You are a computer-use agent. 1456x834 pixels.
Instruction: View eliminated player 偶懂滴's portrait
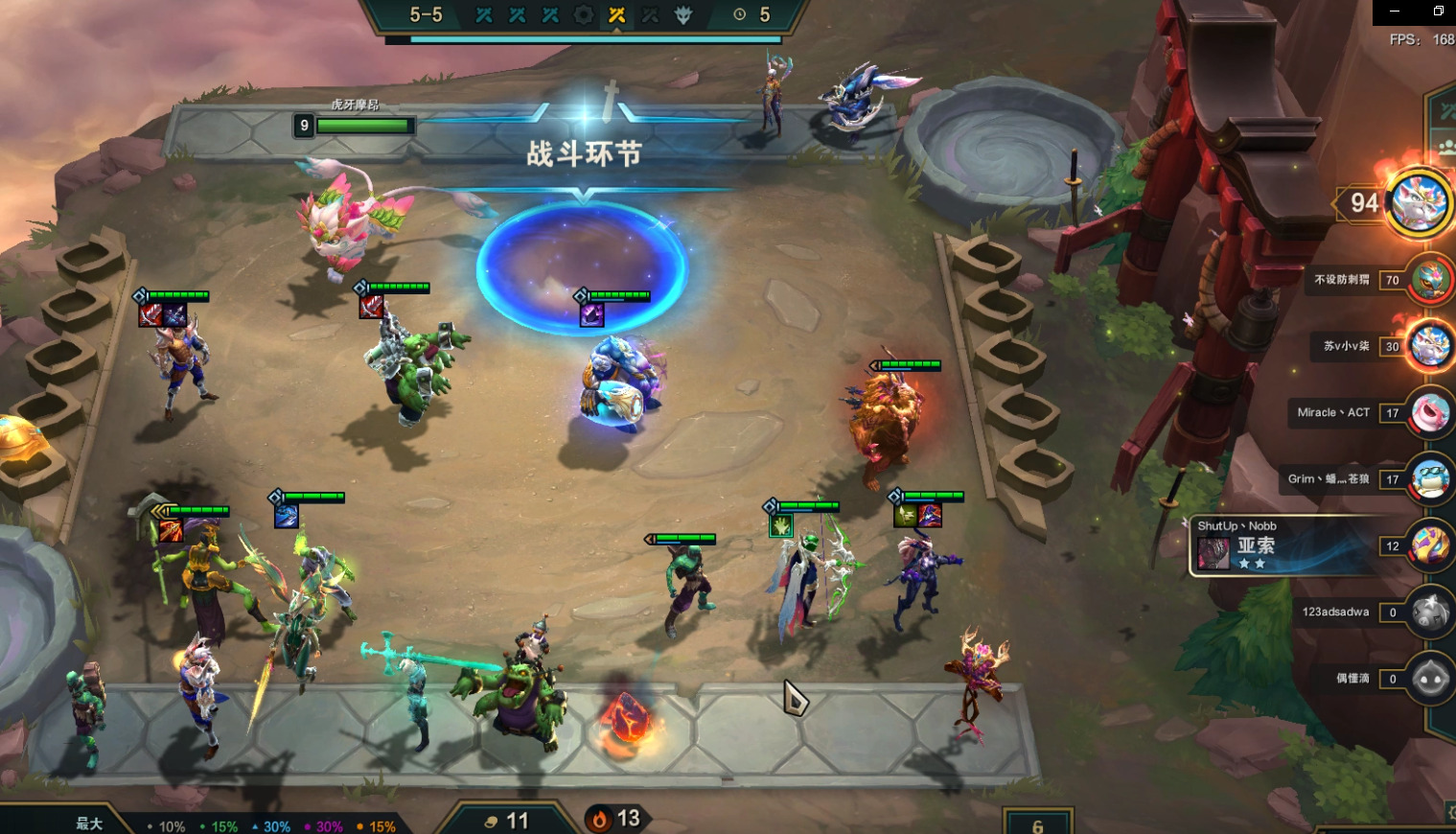click(x=1429, y=679)
